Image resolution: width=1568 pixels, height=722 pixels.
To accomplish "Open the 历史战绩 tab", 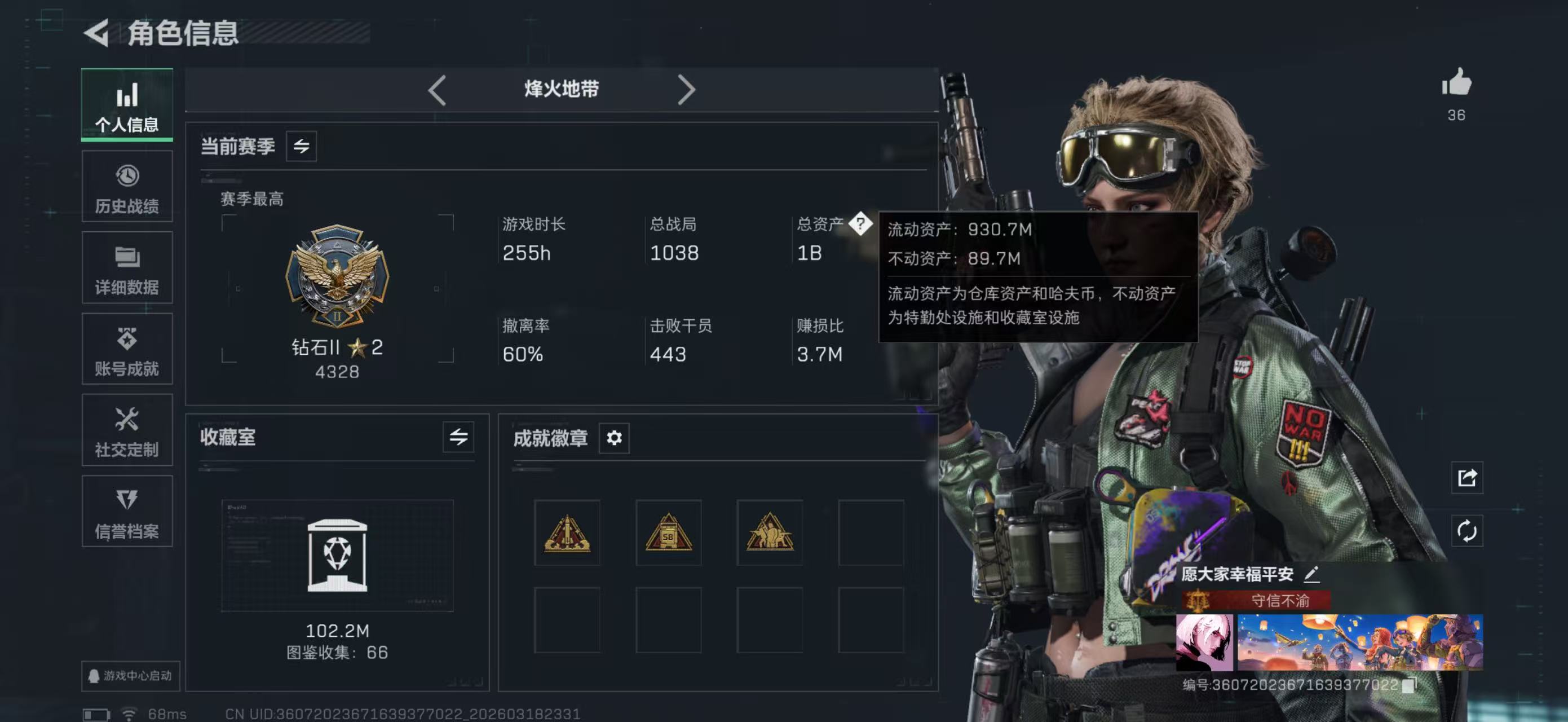I will [127, 187].
